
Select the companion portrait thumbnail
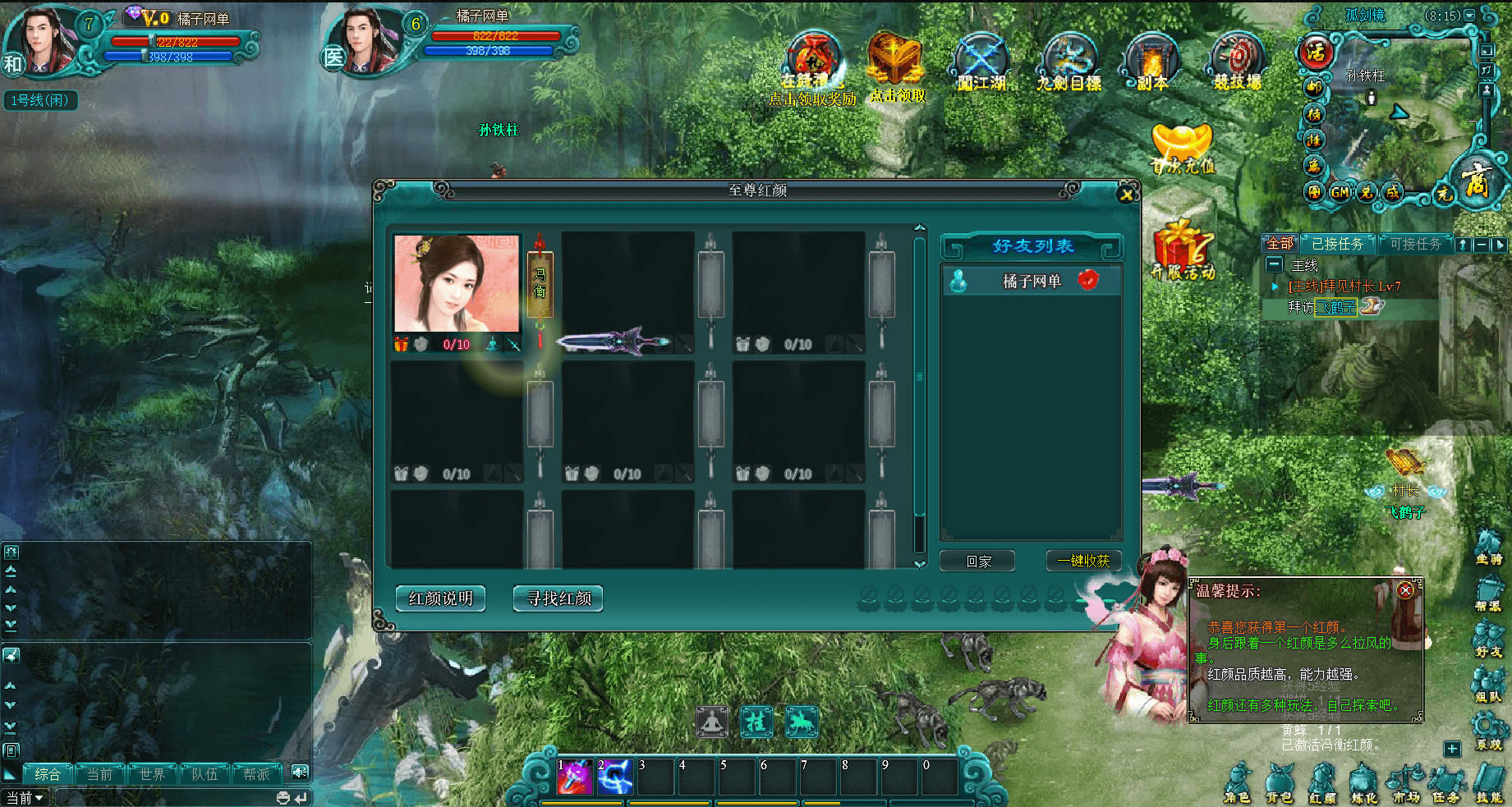[457, 284]
